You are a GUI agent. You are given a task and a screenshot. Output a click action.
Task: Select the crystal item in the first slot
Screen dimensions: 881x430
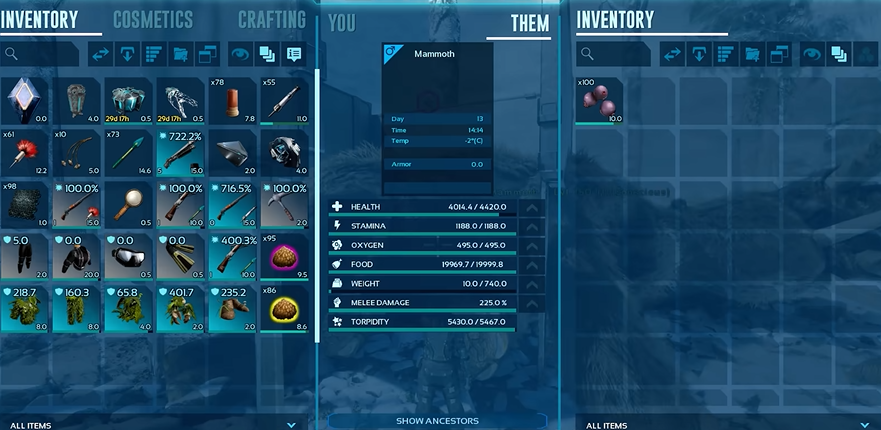click(x=25, y=101)
